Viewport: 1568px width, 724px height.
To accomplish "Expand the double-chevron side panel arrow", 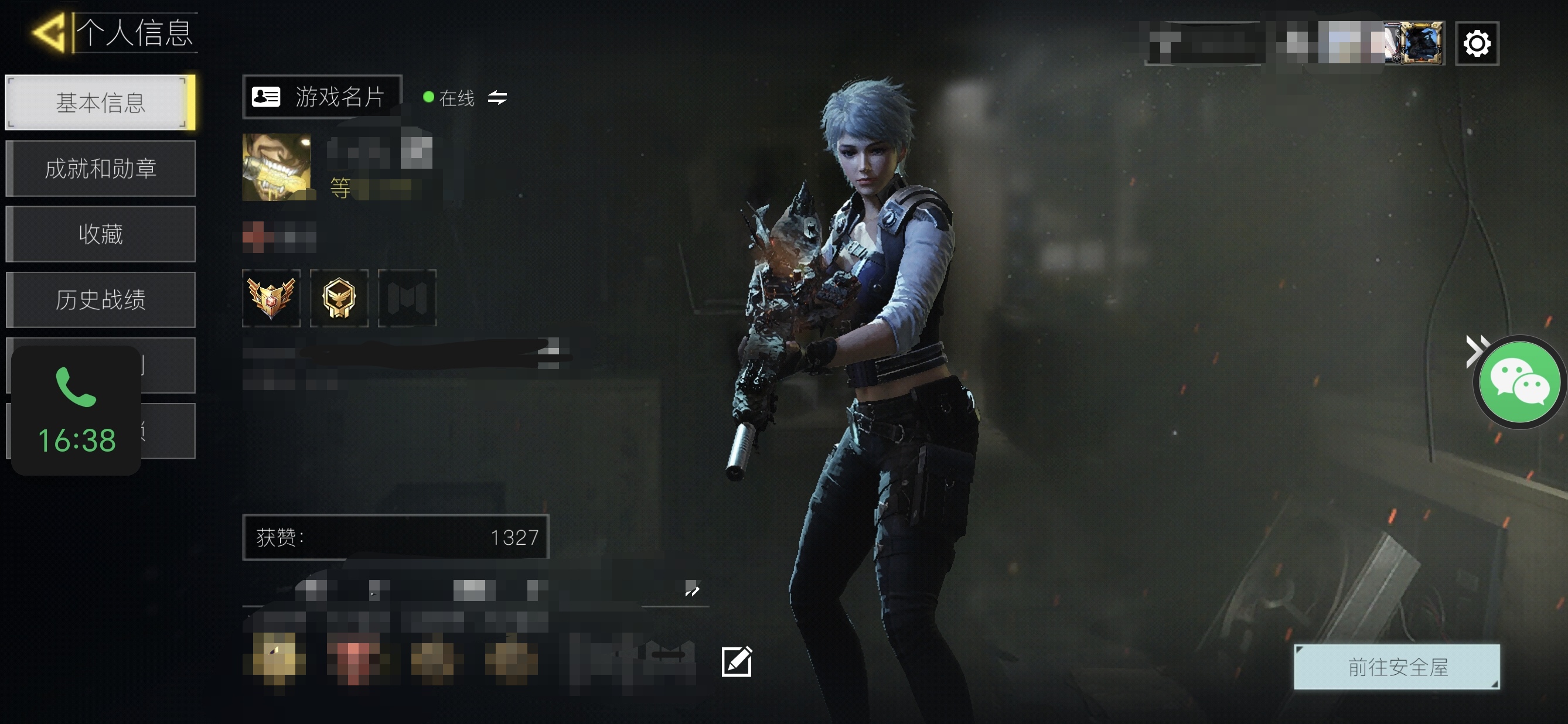I will 1474,351.
